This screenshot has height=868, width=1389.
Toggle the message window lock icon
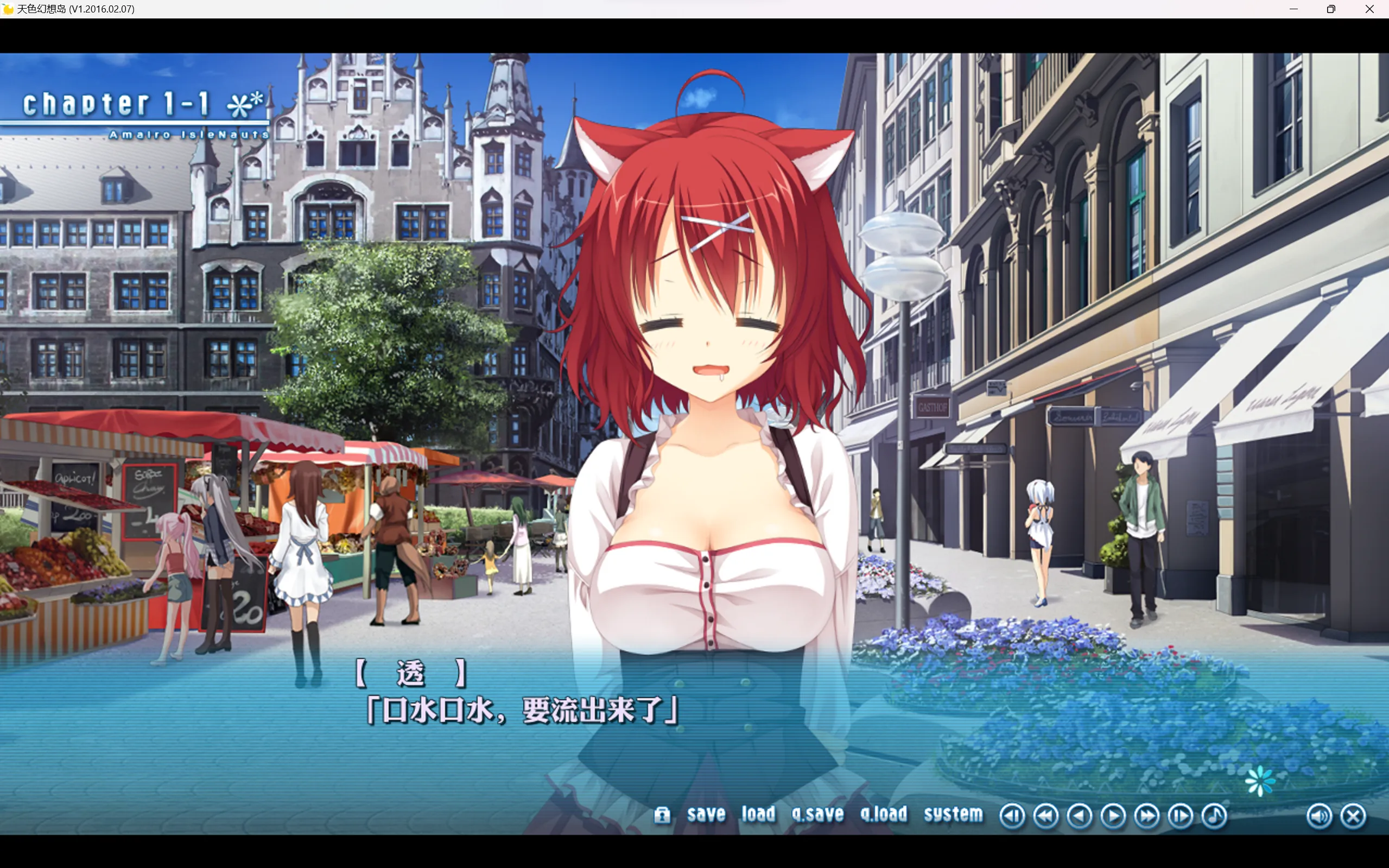pos(663,815)
